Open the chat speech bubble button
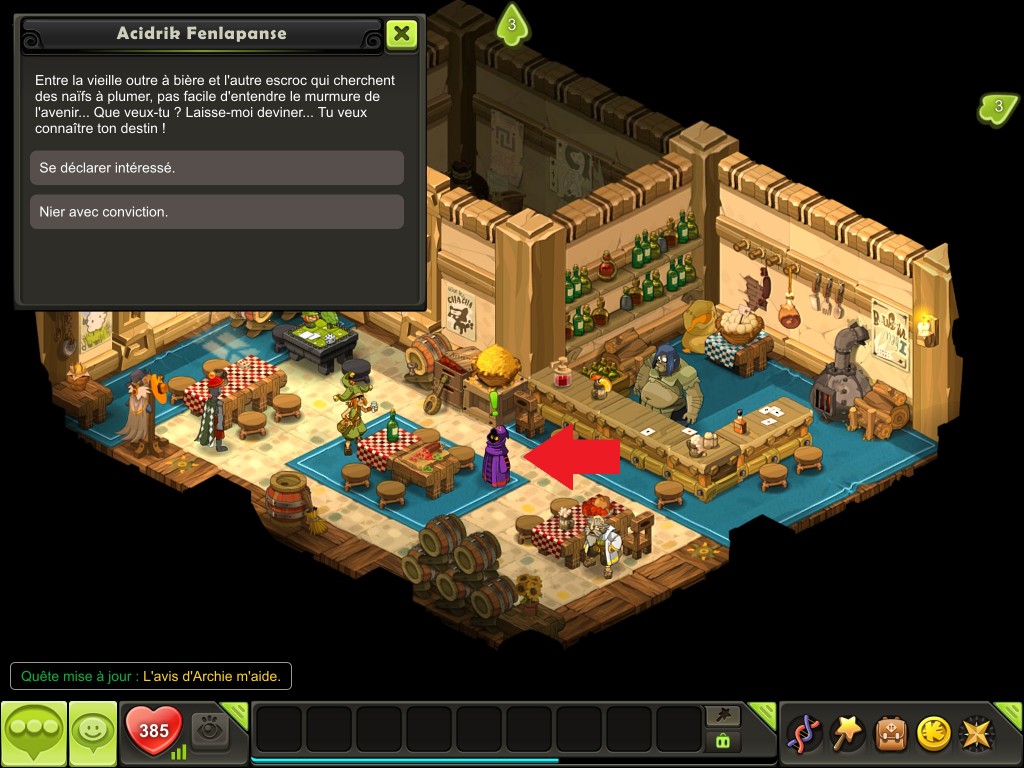 coord(34,733)
